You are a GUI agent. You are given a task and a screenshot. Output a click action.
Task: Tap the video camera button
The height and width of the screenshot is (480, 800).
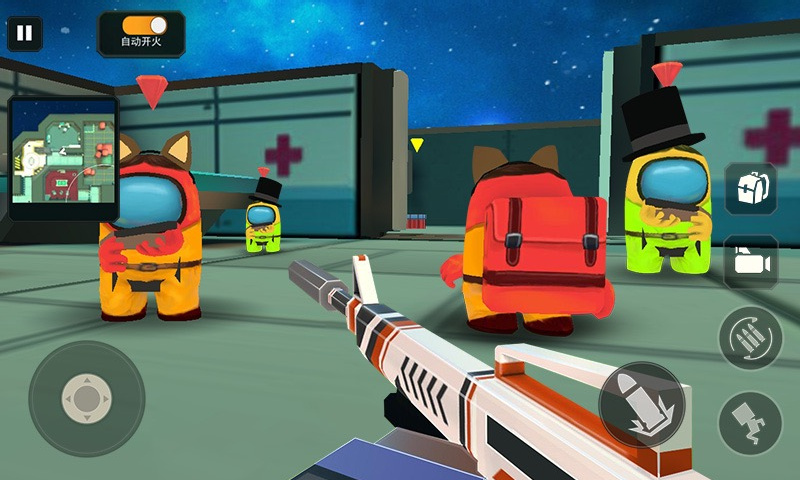[750, 260]
